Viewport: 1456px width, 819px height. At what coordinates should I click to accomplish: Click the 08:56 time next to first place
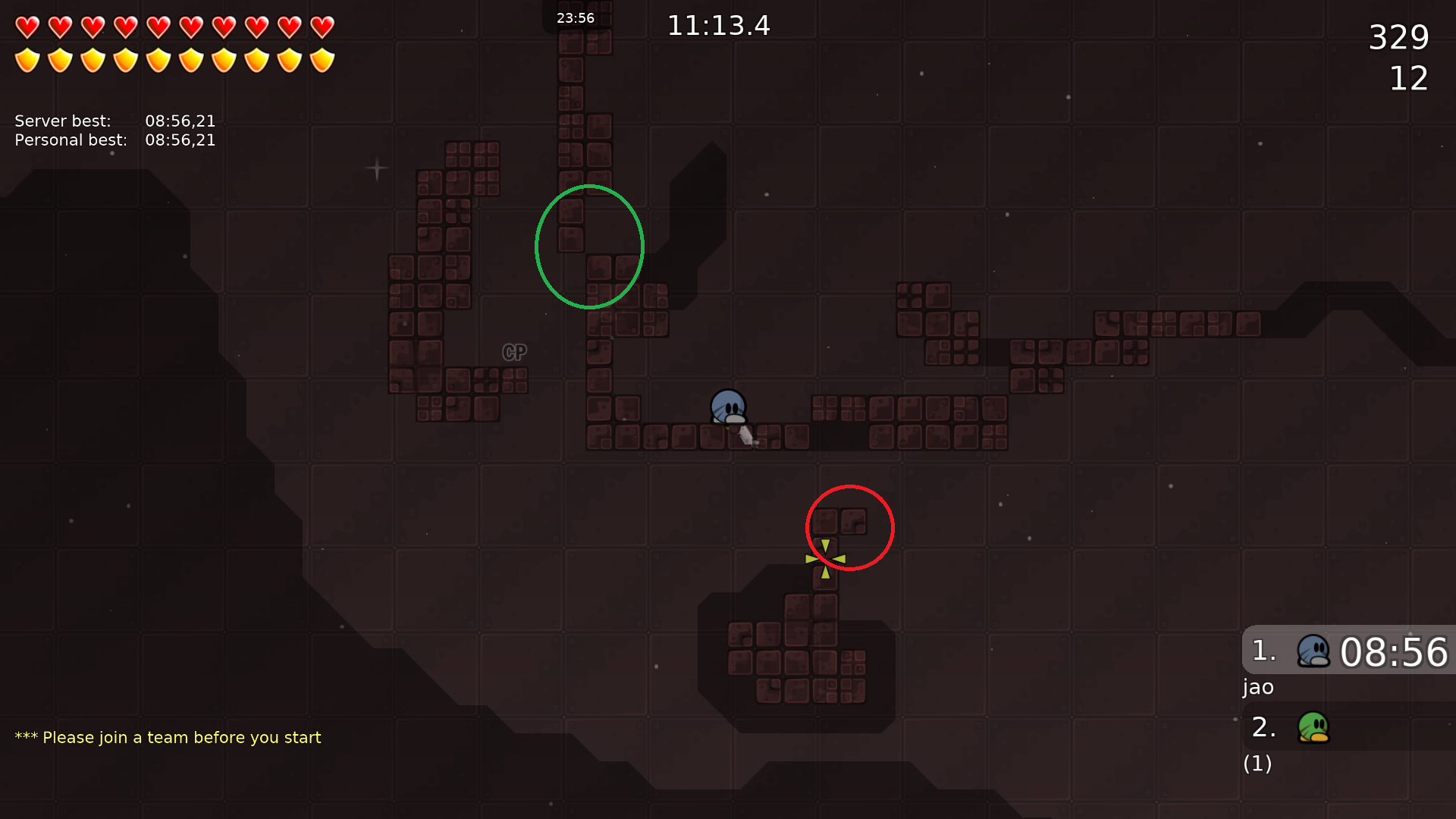click(1395, 652)
